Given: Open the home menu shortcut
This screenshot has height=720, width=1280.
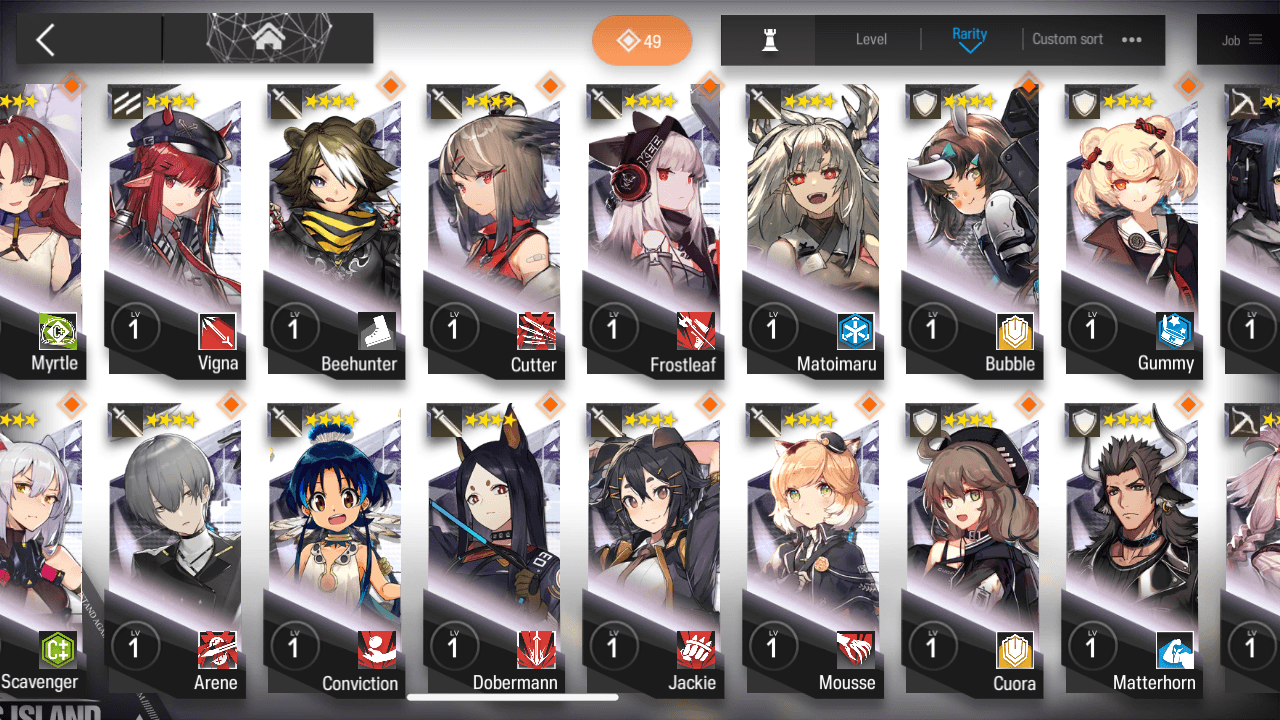Looking at the screenshot, I should click(x=267, y=39).
